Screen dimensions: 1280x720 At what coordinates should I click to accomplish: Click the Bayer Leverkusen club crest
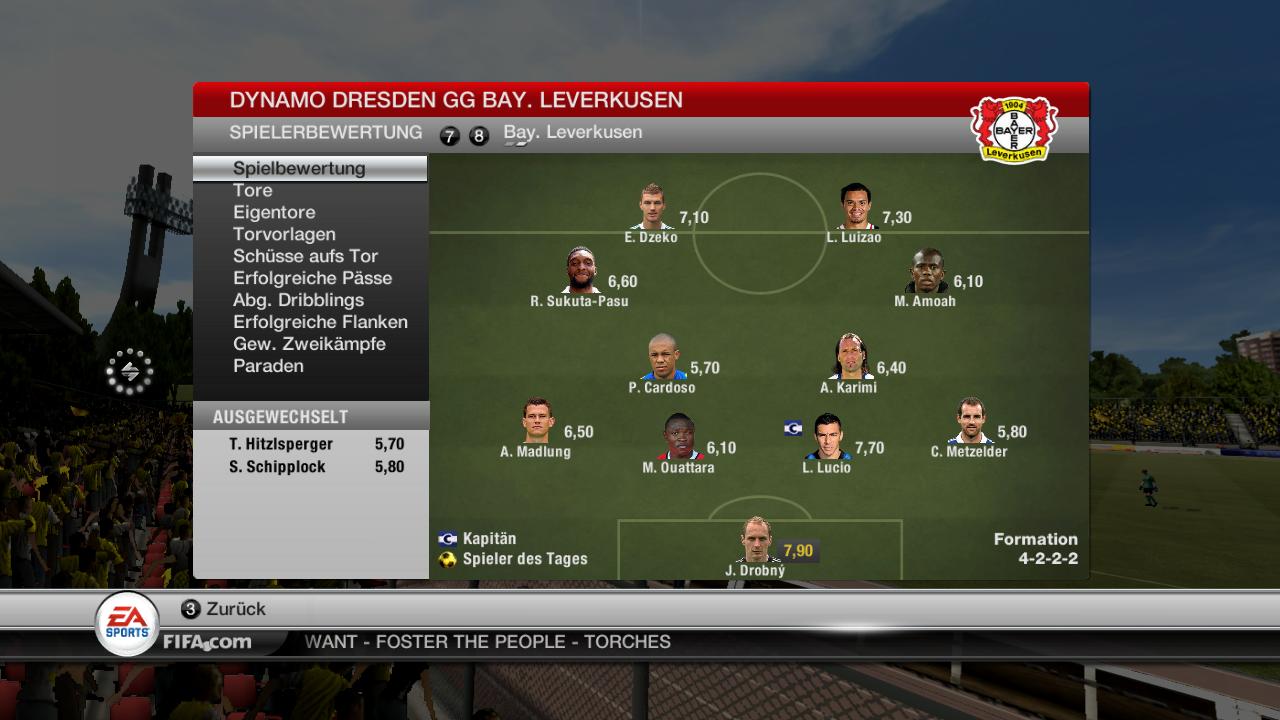1014,129
